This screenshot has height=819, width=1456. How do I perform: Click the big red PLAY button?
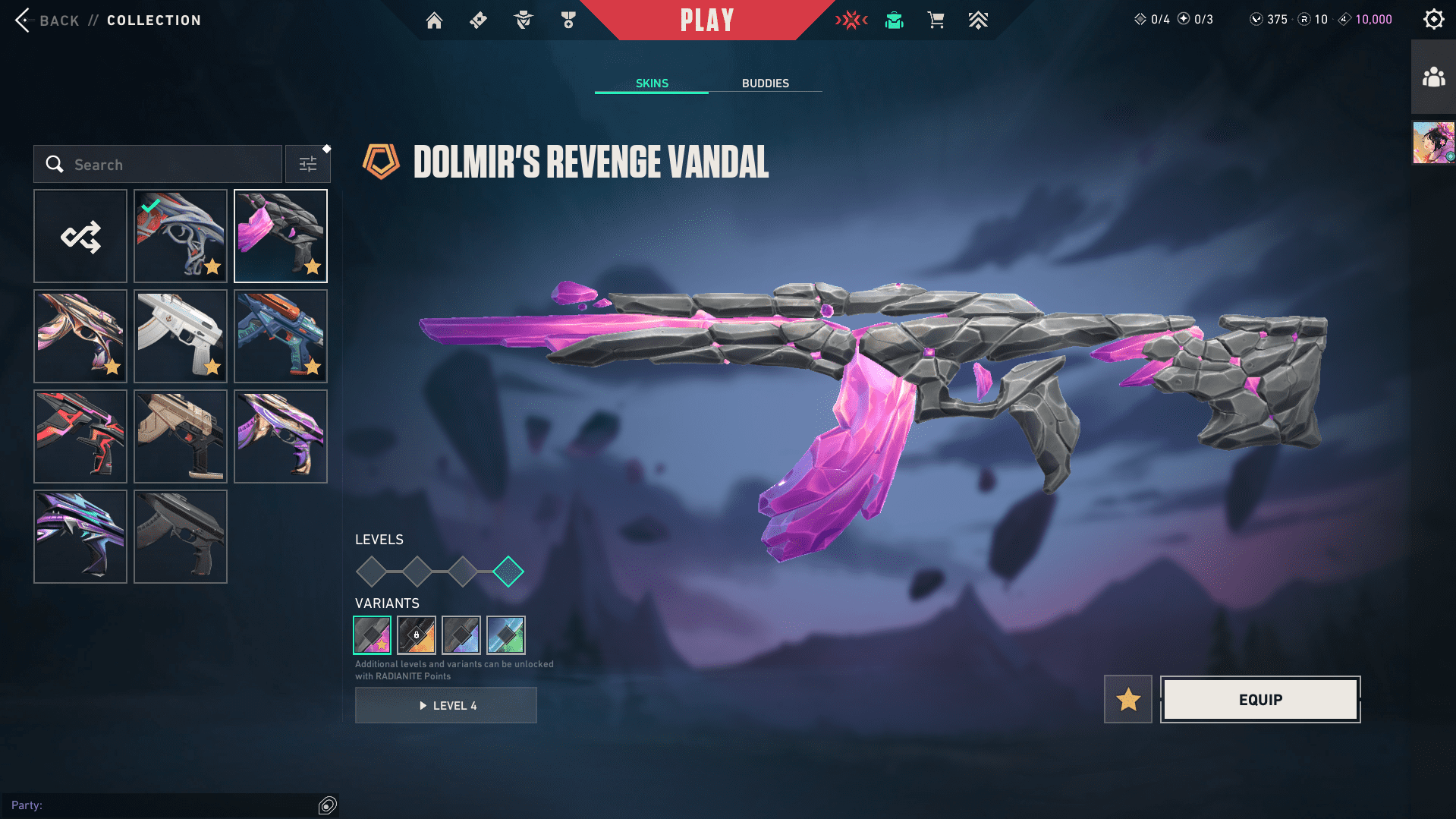coord(706,20)
